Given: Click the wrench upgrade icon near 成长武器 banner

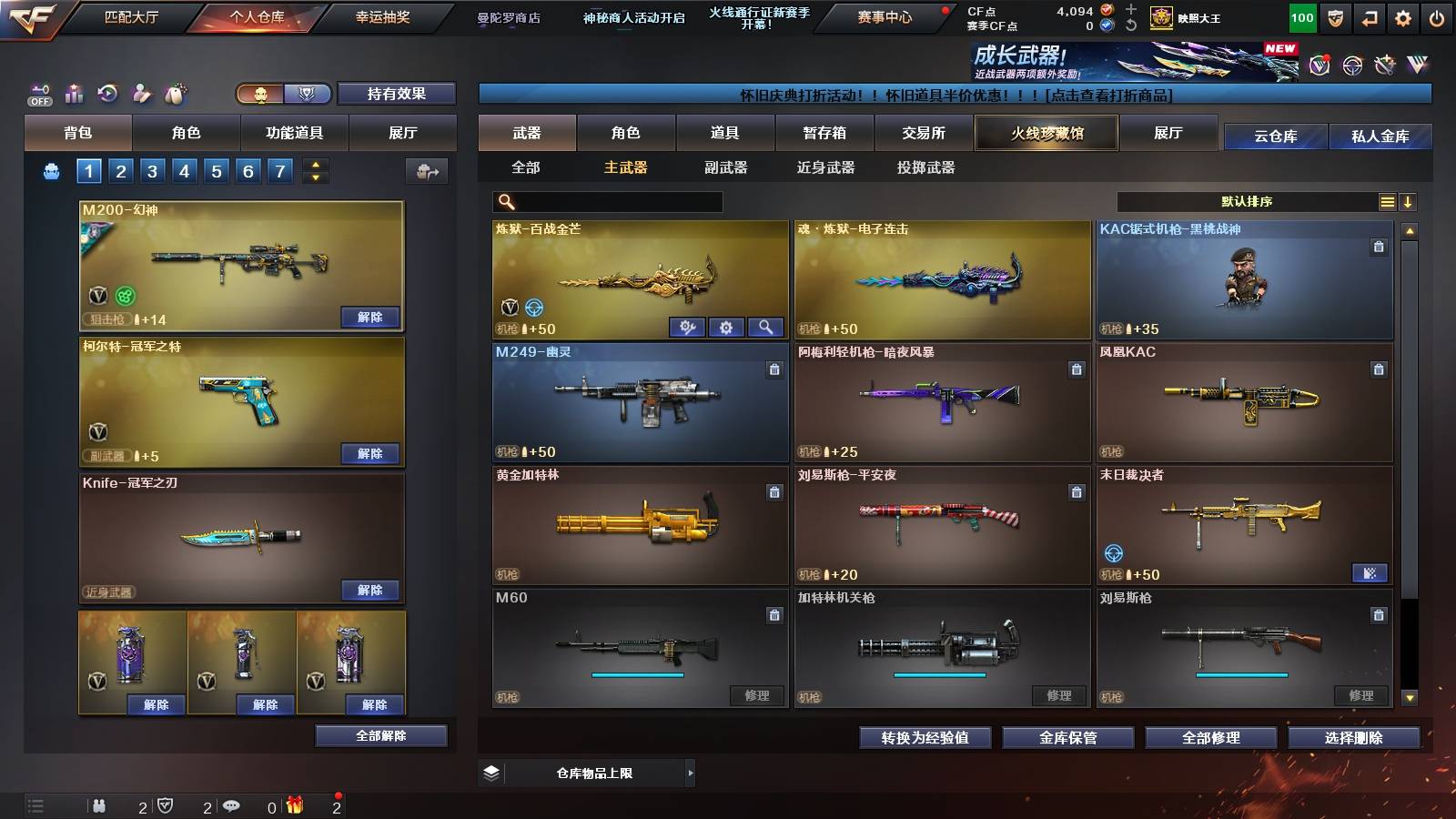Looking at the screenshot, I should point(1385,65).
